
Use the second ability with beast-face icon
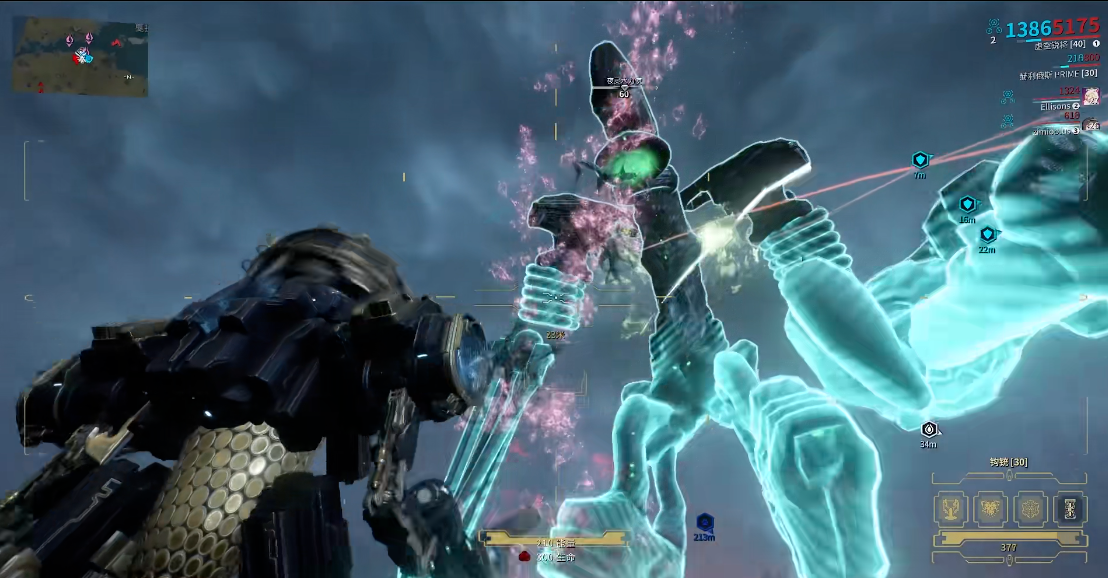click(989, 508)
